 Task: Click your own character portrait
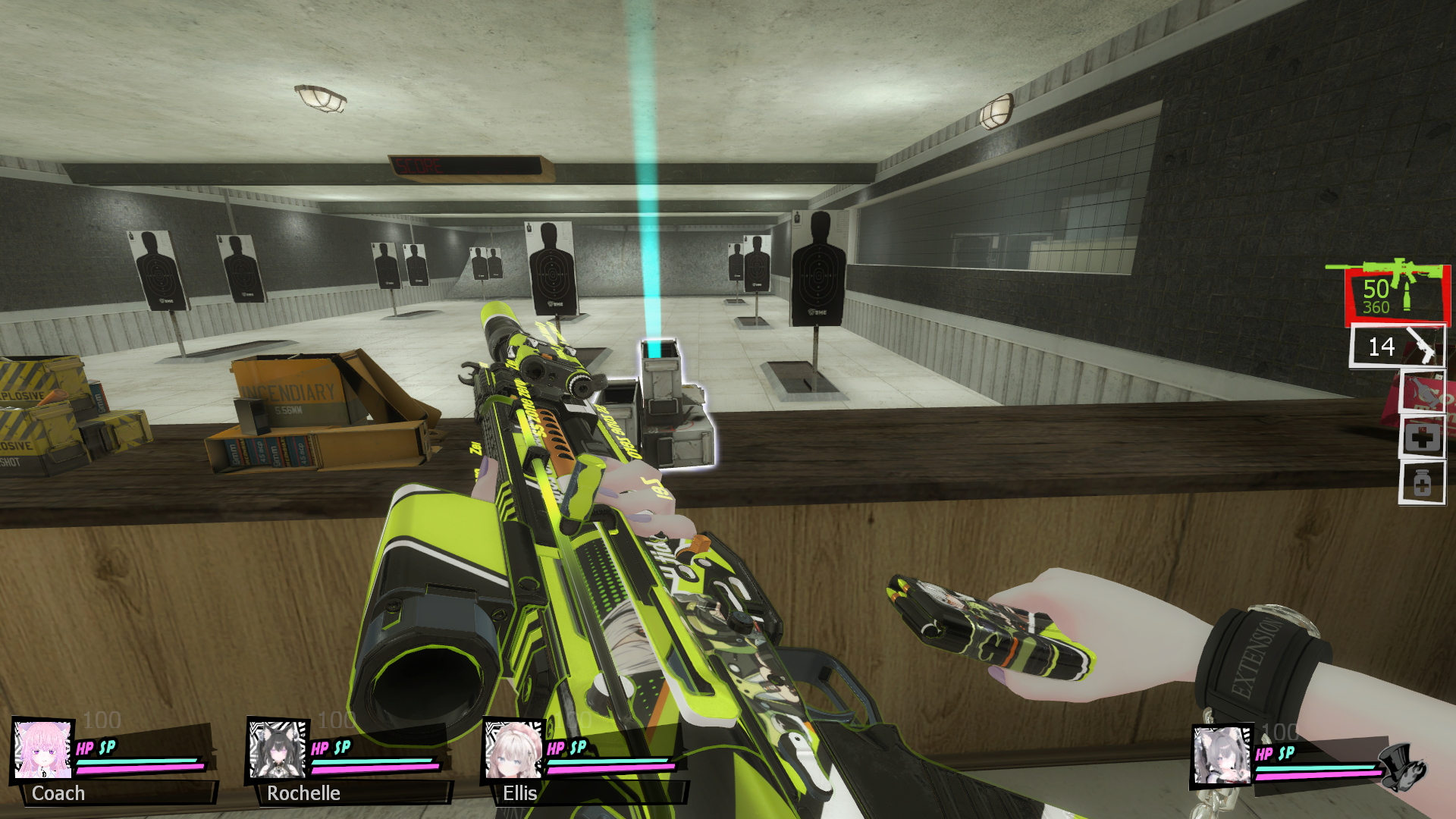tap(1222, 755)
